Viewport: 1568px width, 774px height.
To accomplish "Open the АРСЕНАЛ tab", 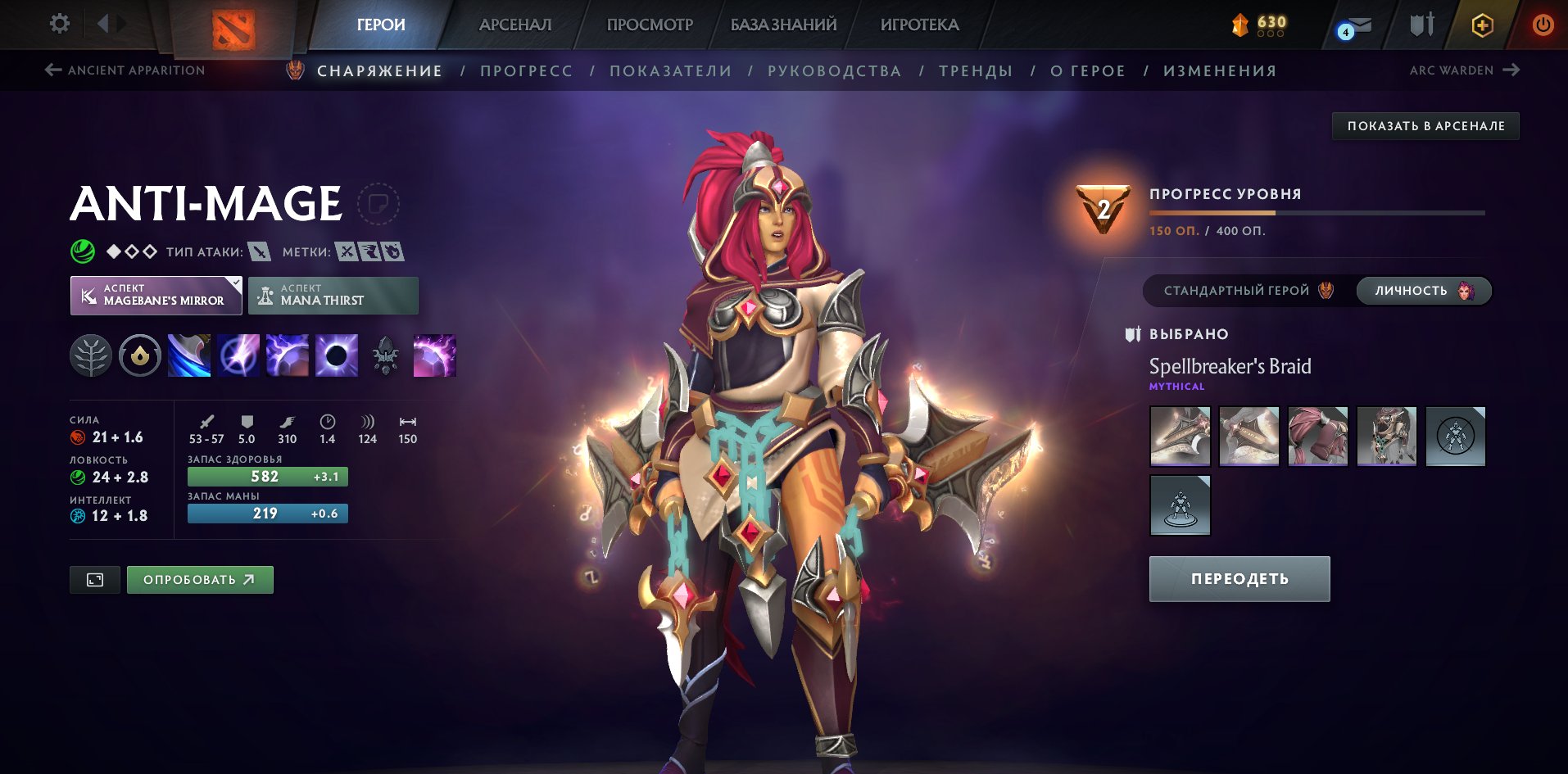I will (x=514, y=25).
